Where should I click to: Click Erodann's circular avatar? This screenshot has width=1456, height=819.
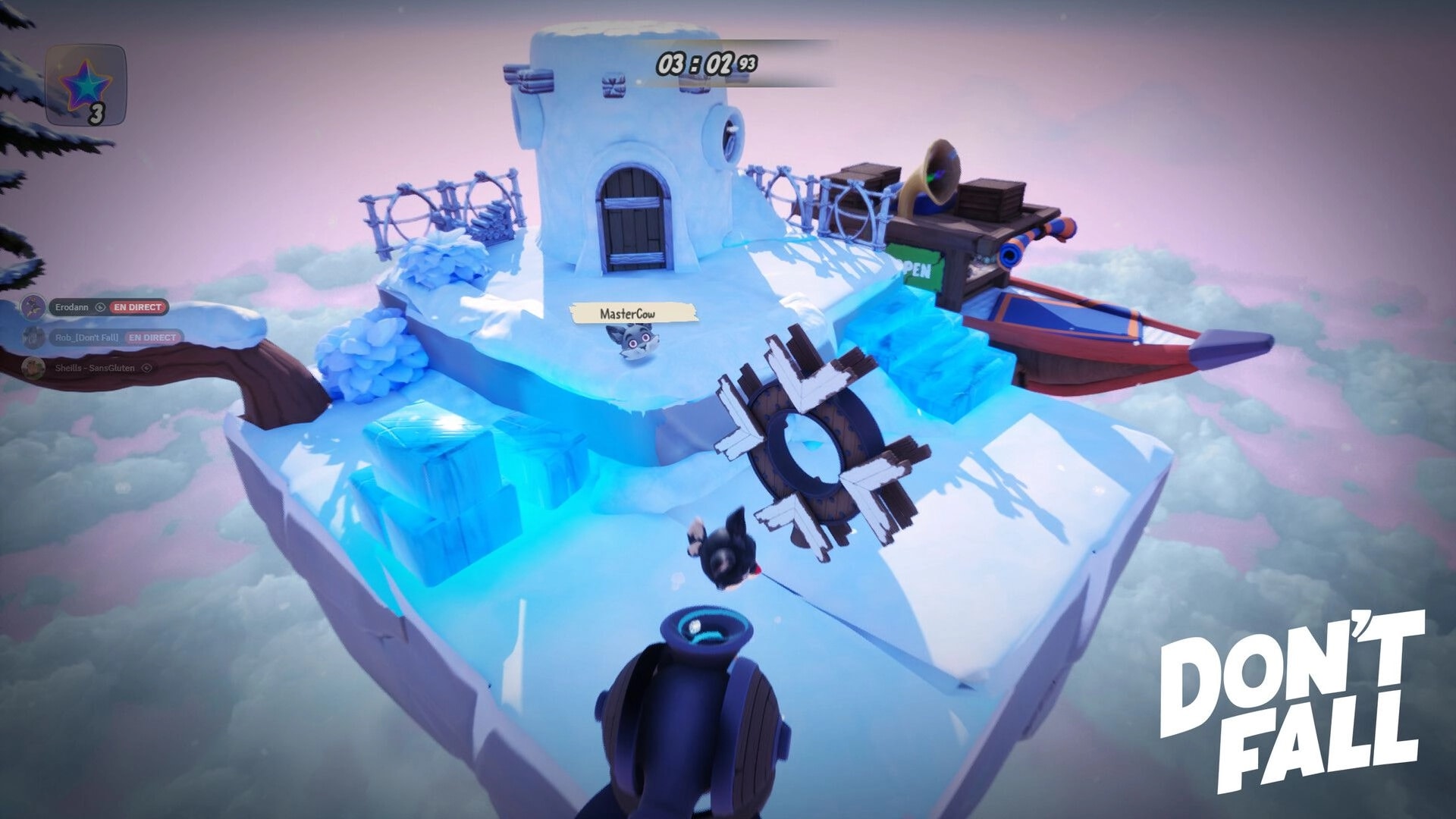(x=32, y=306)
